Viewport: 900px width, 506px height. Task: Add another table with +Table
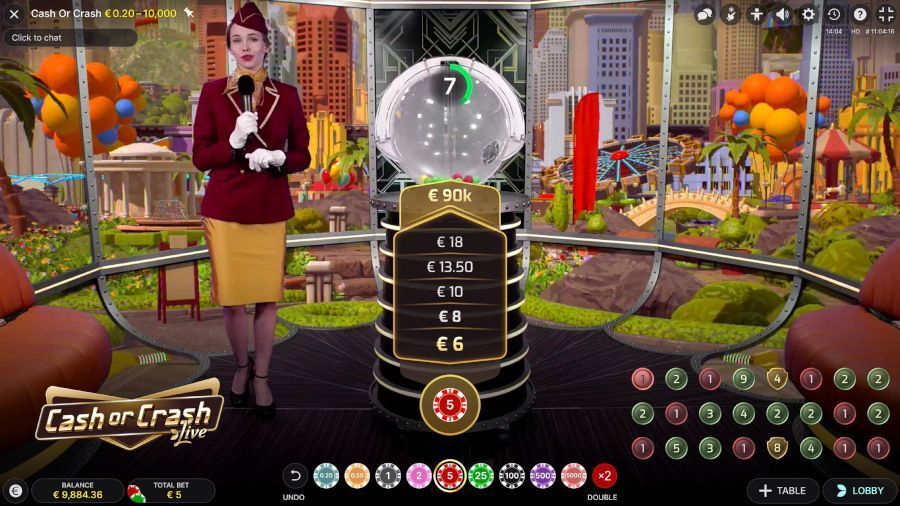pyautogui.click(x=783, y=491)
